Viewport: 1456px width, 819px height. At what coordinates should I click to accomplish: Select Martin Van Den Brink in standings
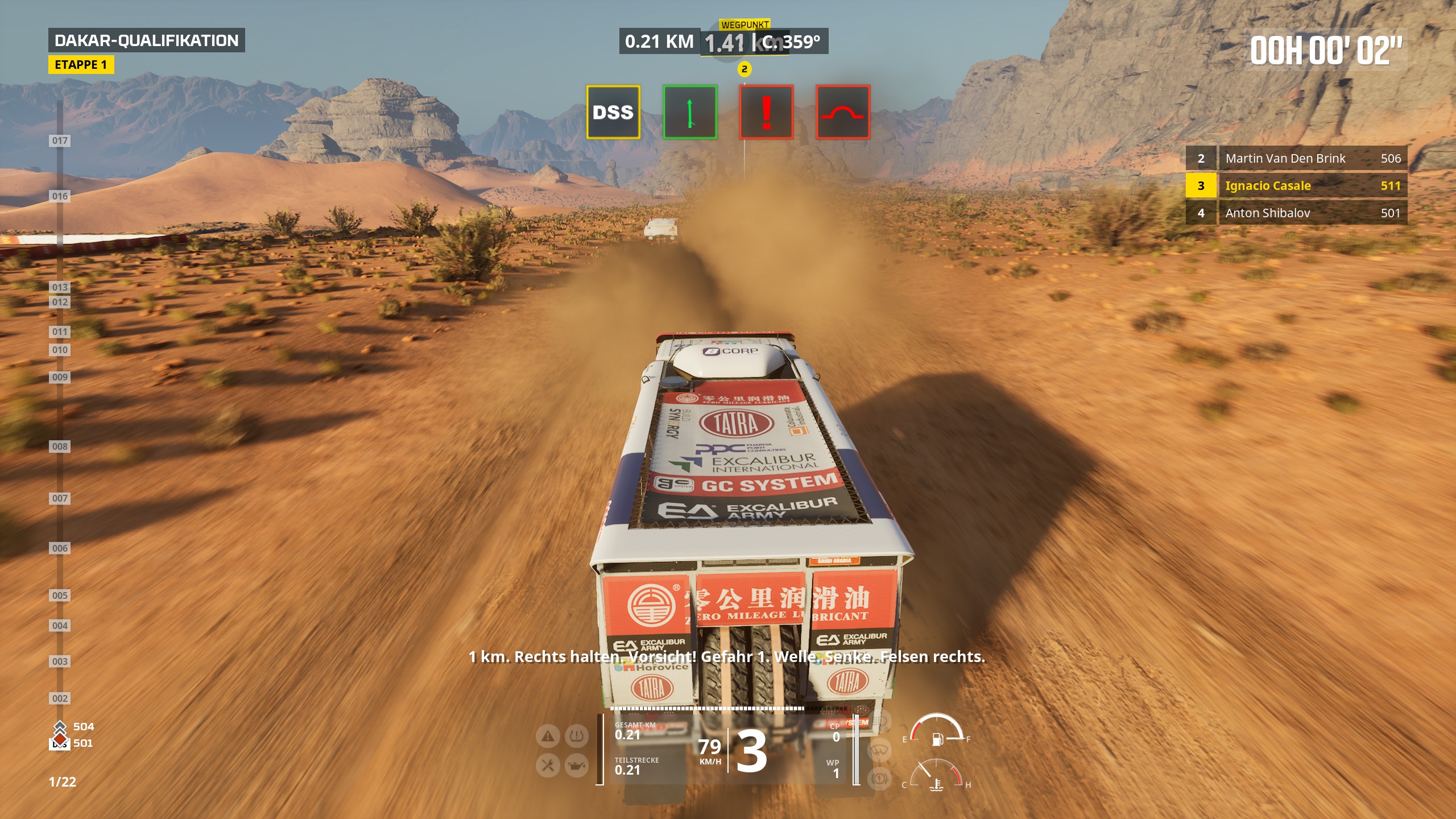click(x=1296, y=158)
